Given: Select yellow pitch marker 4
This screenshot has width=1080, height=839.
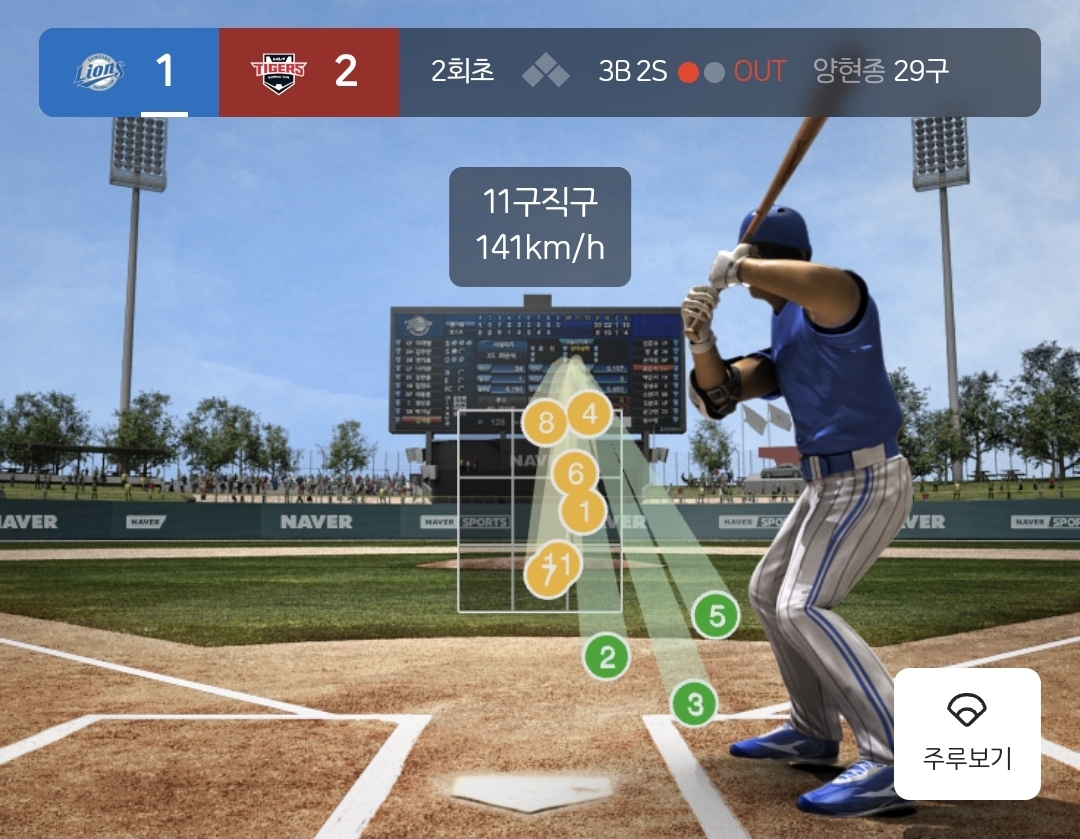Looking at the screenshot, I should click(x=590, y=414).
